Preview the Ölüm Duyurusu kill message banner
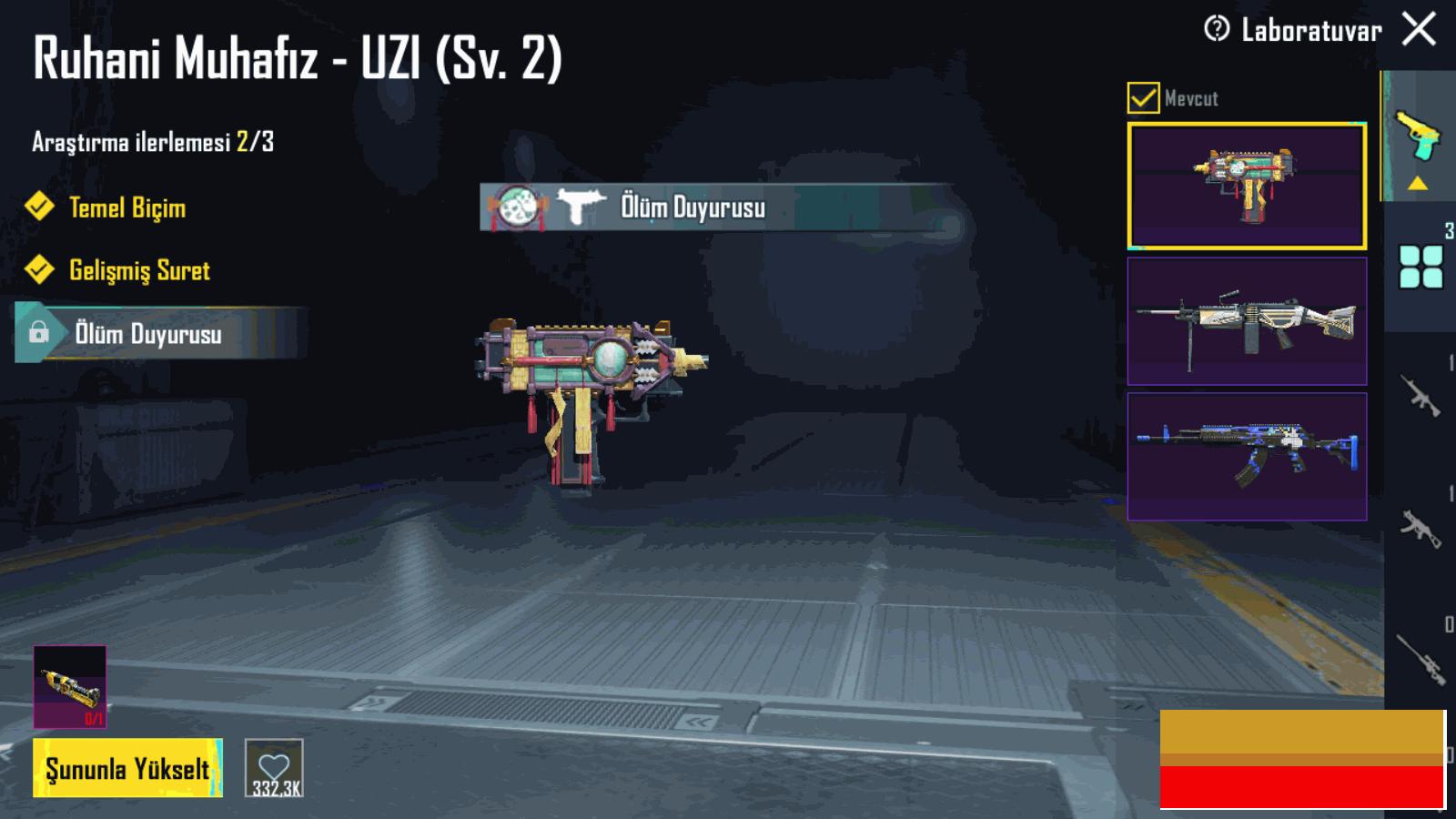Viewport: 1456px width, 819px height. coord(715,207)
